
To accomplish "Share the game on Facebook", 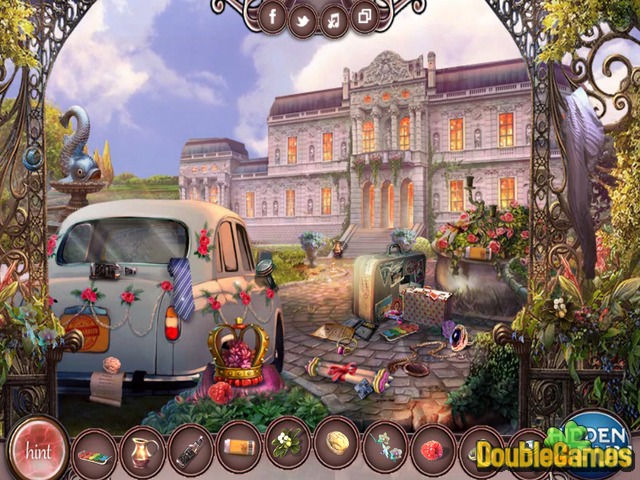I will click(x=272, y=15).
